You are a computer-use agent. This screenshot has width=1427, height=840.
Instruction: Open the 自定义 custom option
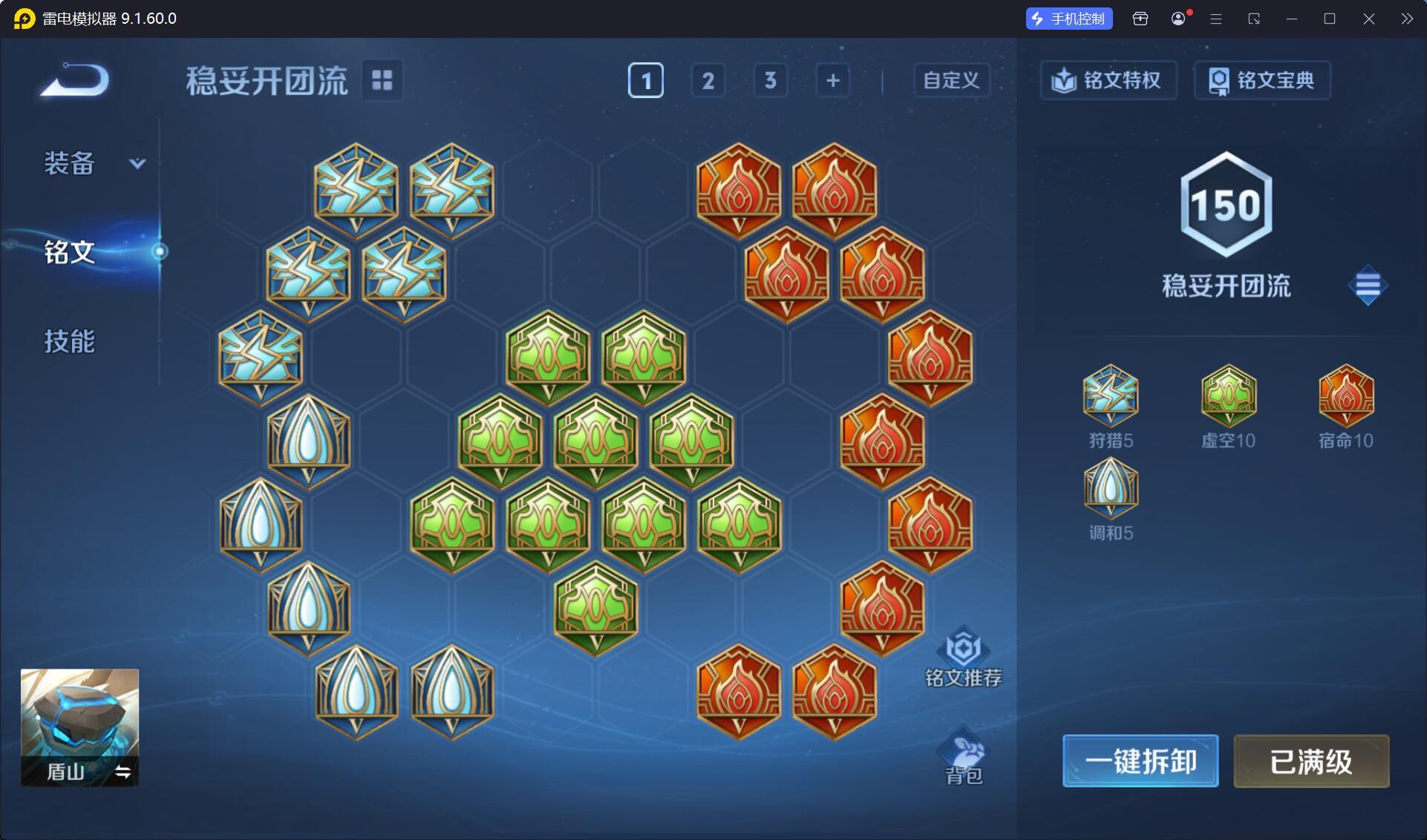(951, 80)
